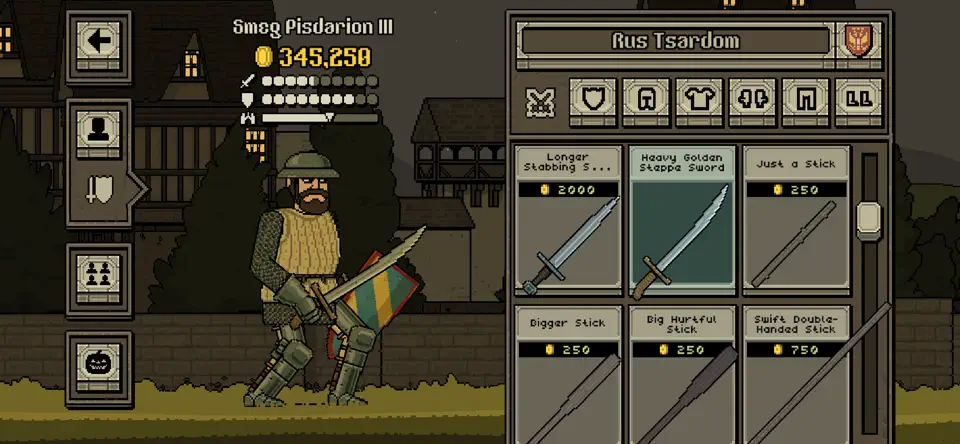Screen dimensions: 960x444
Task: Open the character portrait section
Action: 99,129
